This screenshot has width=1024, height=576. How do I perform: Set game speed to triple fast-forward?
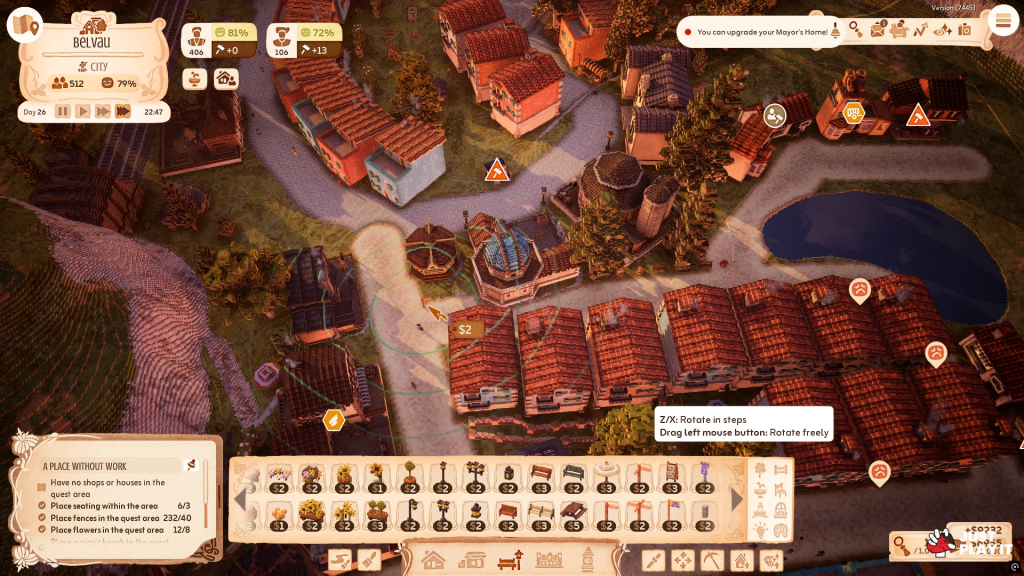point(123,111)
